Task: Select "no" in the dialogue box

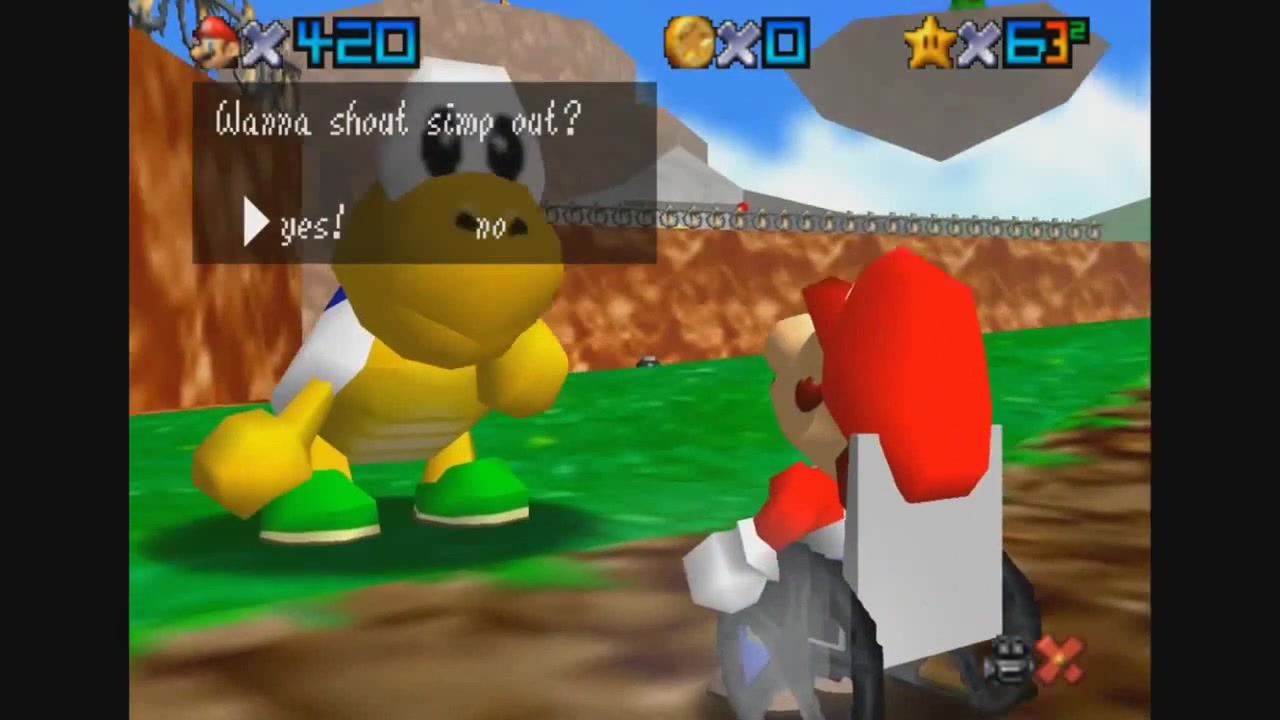Action: [490, 228]
